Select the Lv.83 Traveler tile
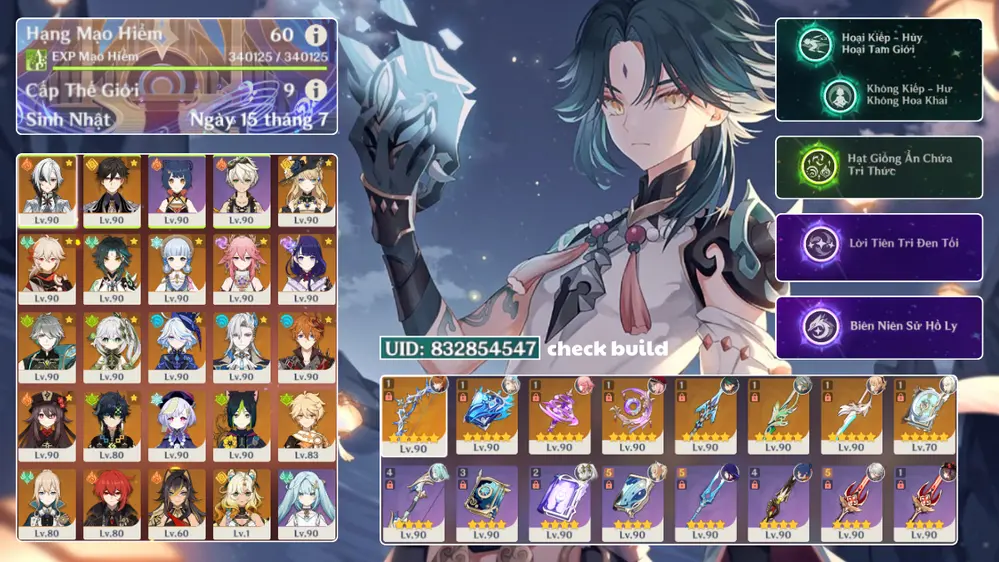This screenshot has height=562, width=999. 307,425
